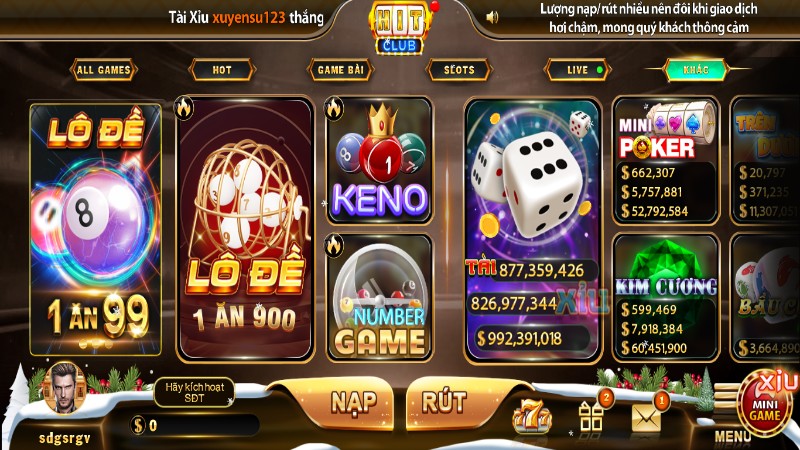Open the player avatar profile
The image size is (800, 450).
pos(64,390)
